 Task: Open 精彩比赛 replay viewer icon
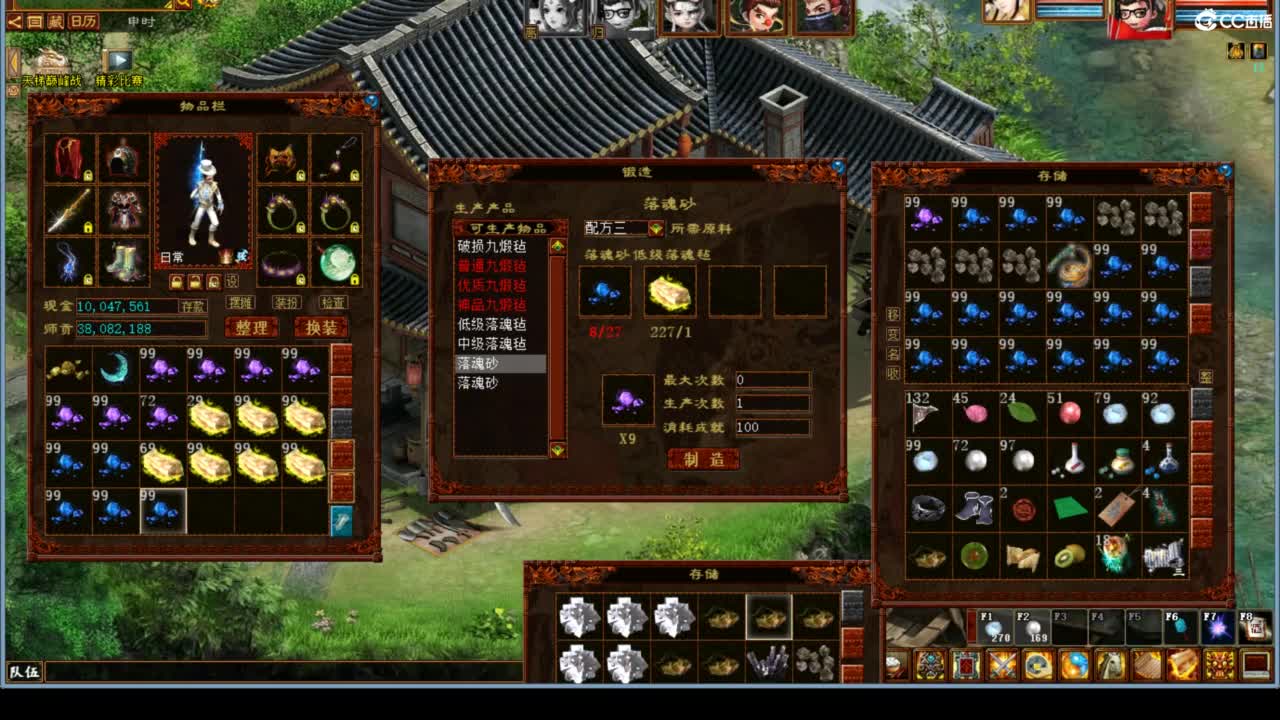(118, 59)
